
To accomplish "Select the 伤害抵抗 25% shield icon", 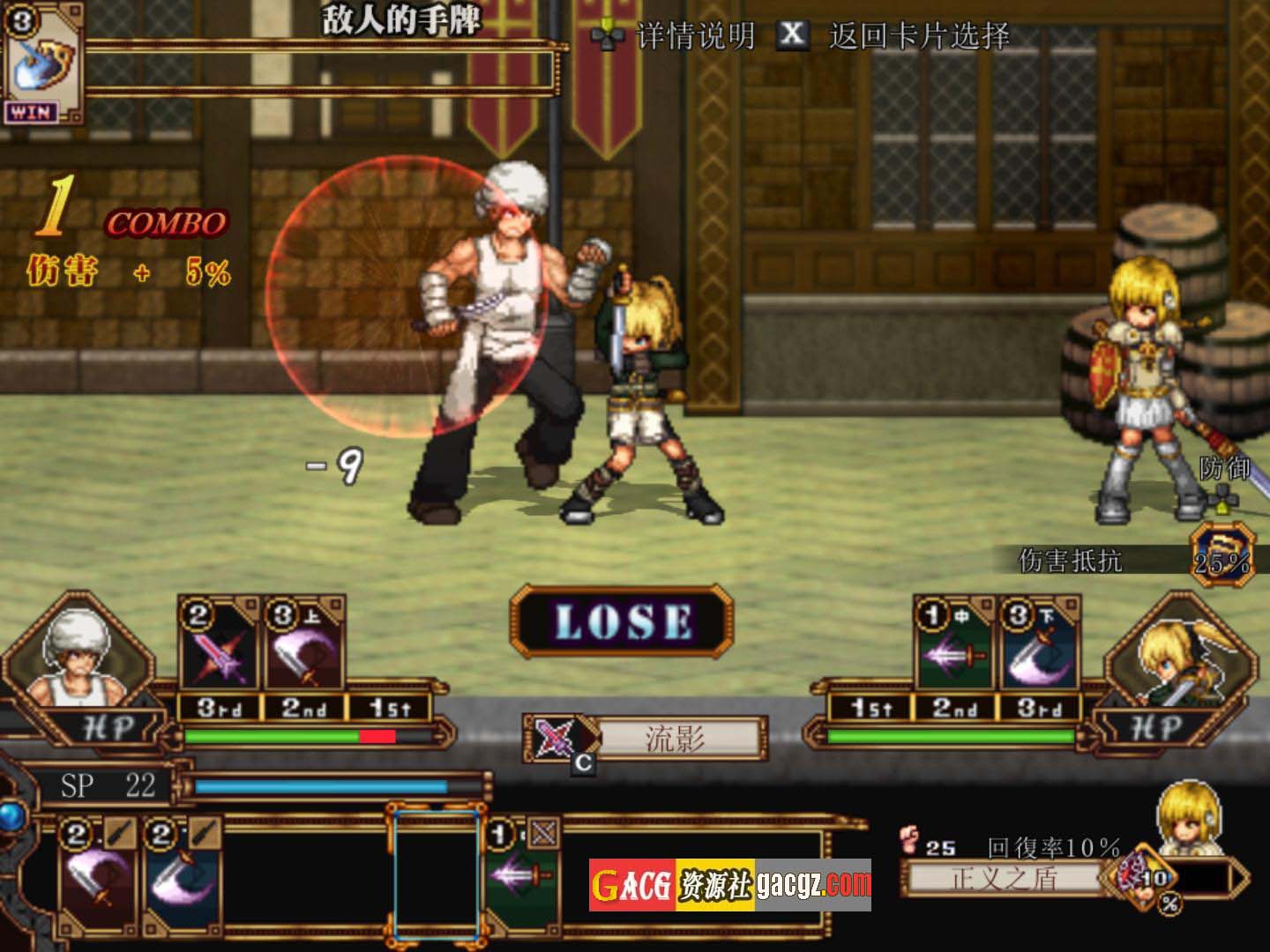I will pyautogui.click(x=1221, y=552).
